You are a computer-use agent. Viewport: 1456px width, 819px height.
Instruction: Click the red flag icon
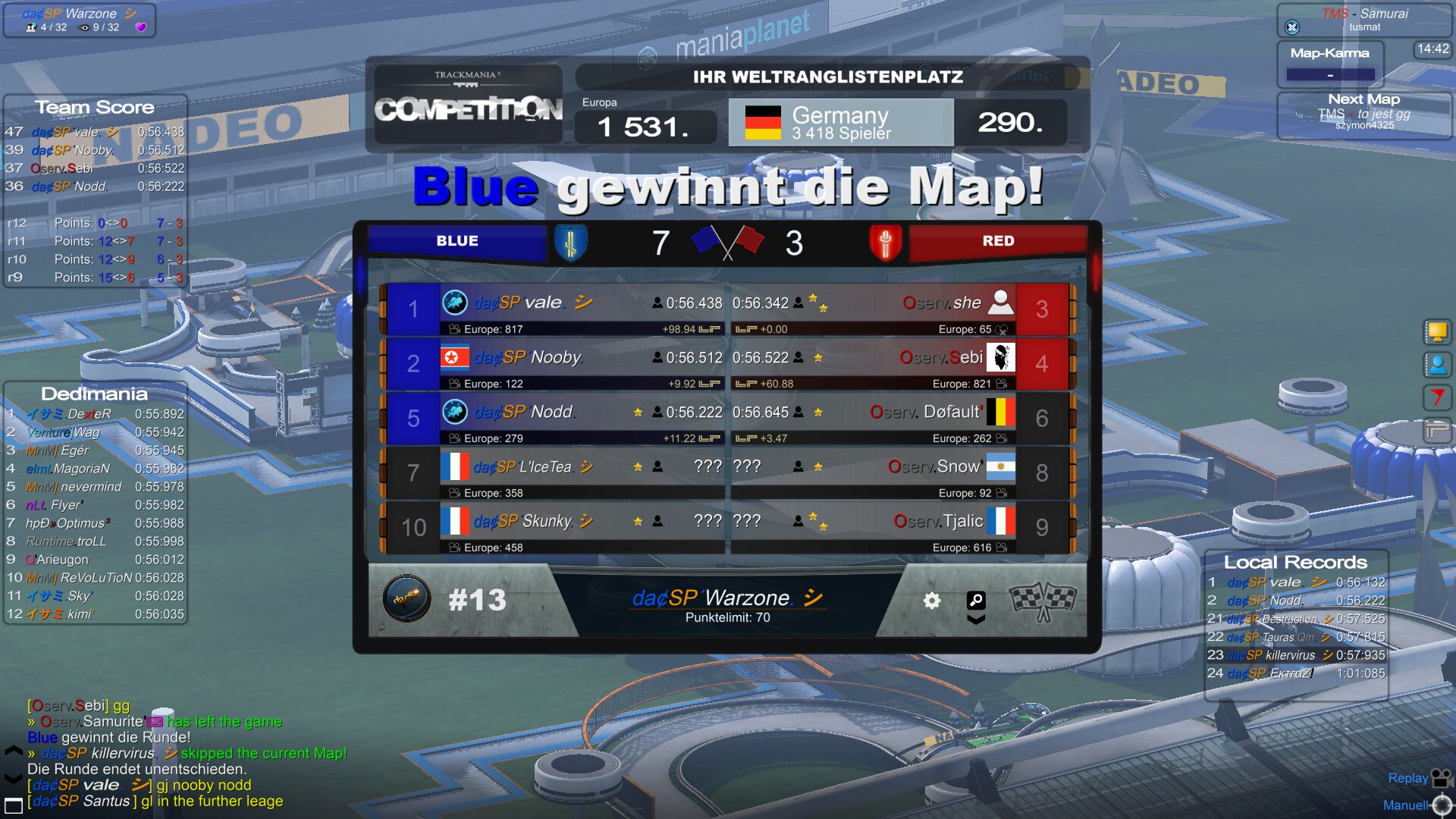1437,397
